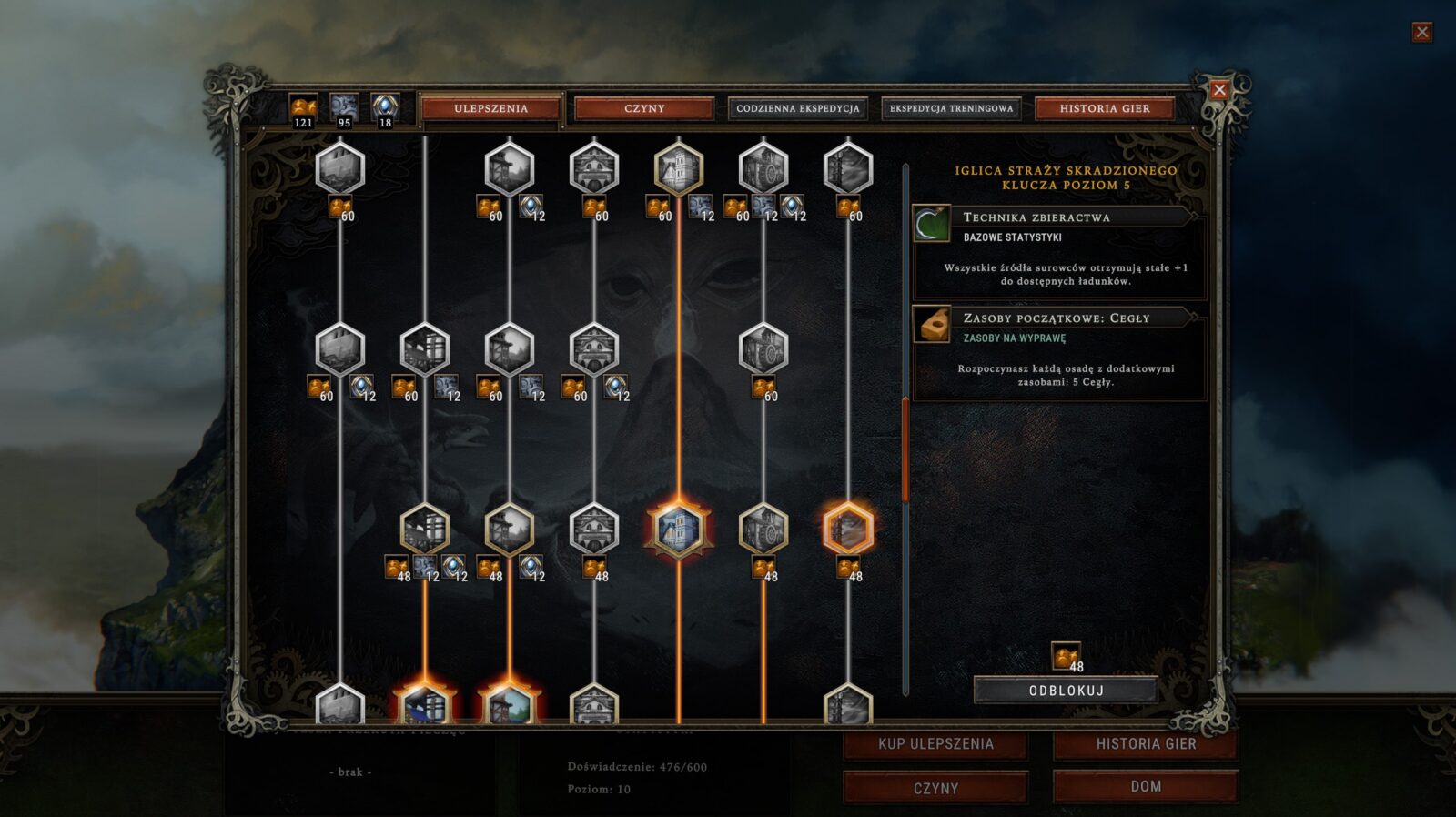Click the X in the top-right screen corner

tap(1421, 33)
